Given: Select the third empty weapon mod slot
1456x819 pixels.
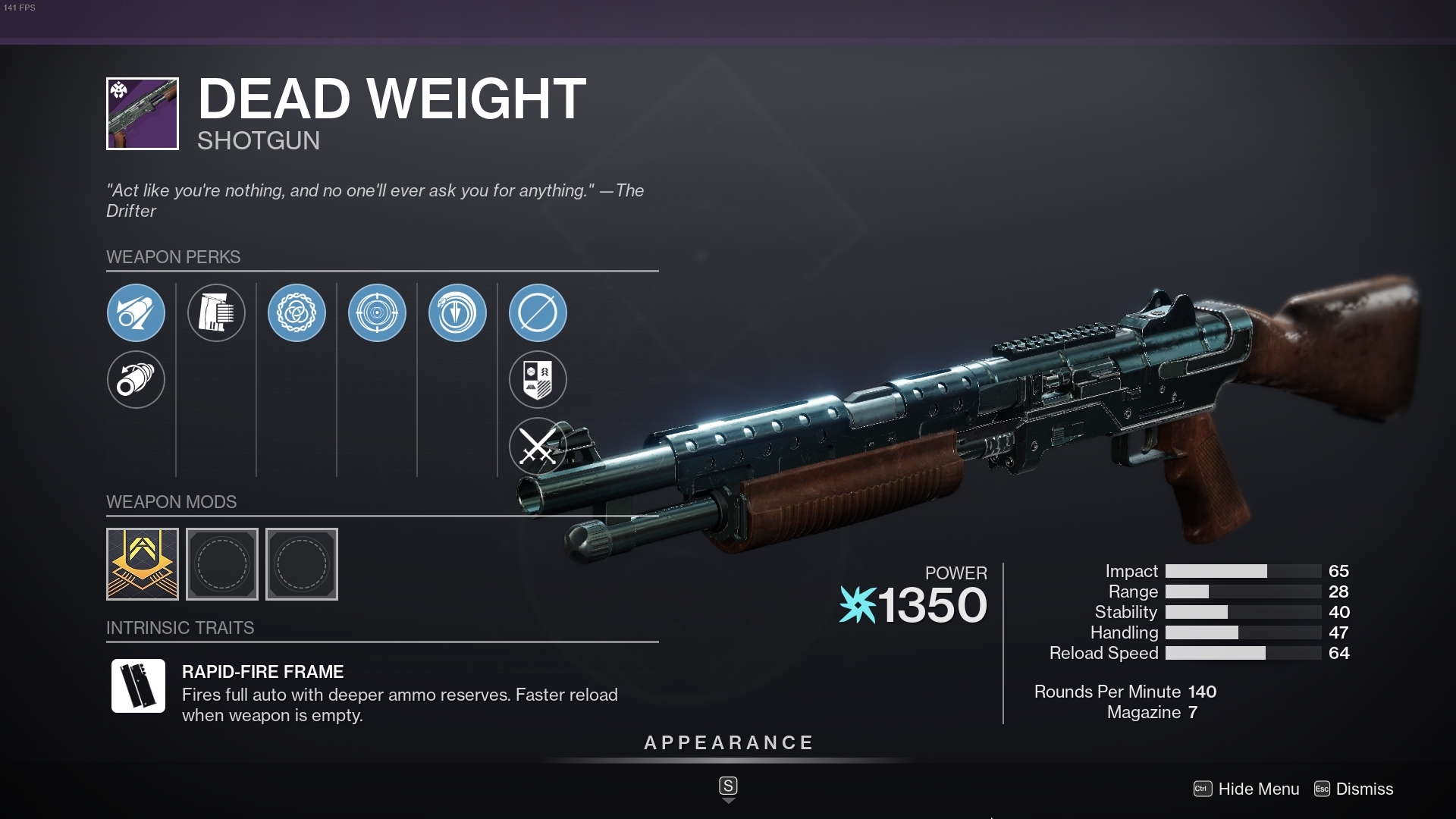Looking at the screenshot, I should pos(301,564).
